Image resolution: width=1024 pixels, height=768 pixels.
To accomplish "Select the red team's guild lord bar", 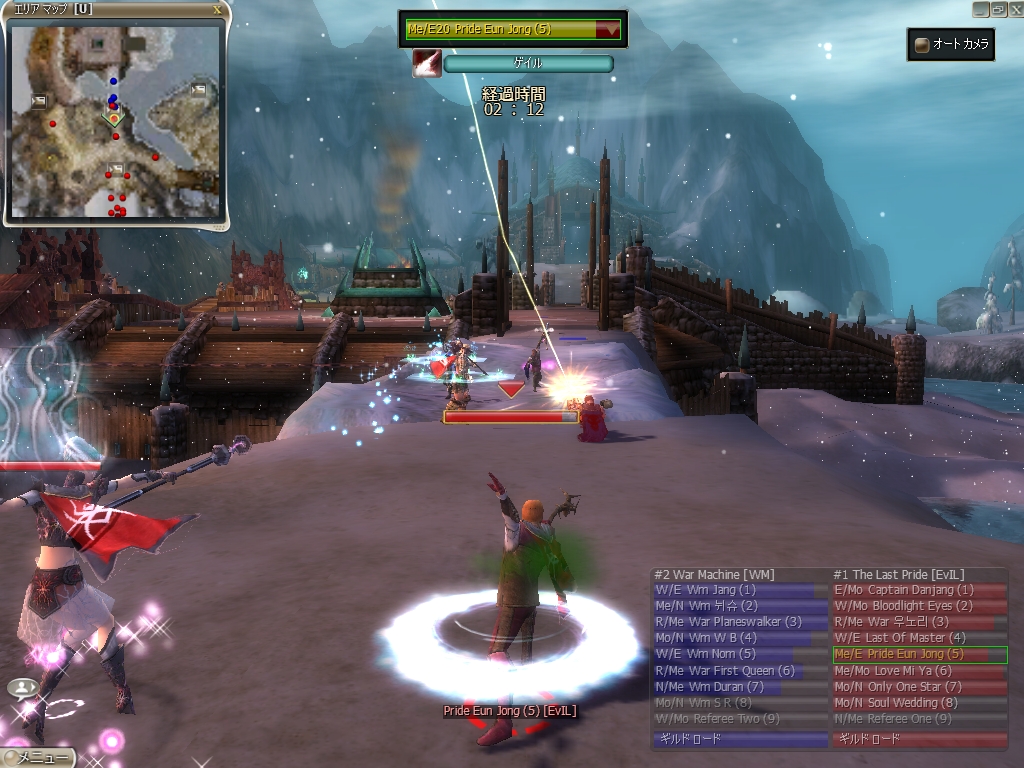I will coord(919,740).
